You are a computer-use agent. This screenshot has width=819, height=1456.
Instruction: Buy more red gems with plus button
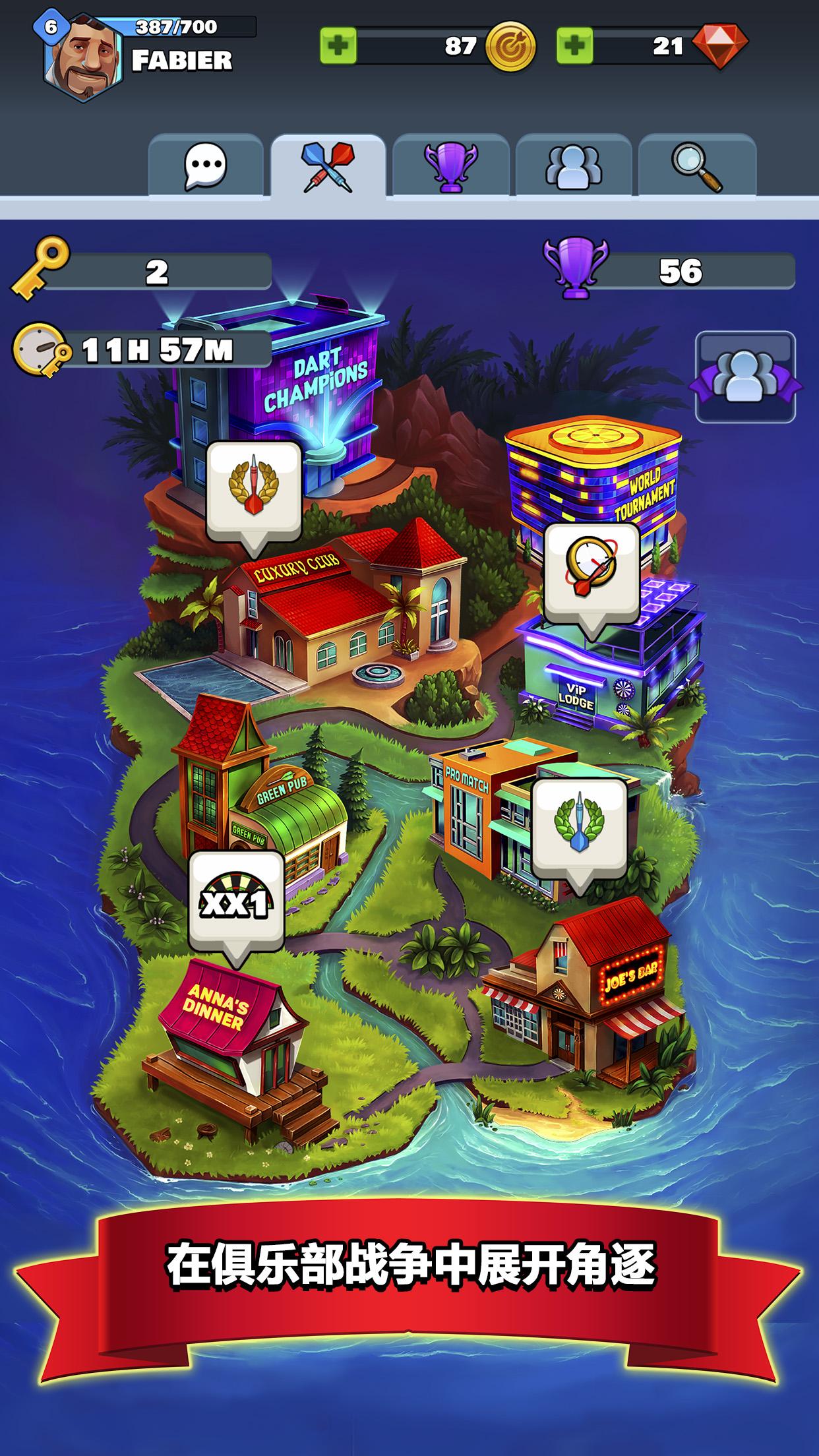pyautogui.click(x=575, y=45)
